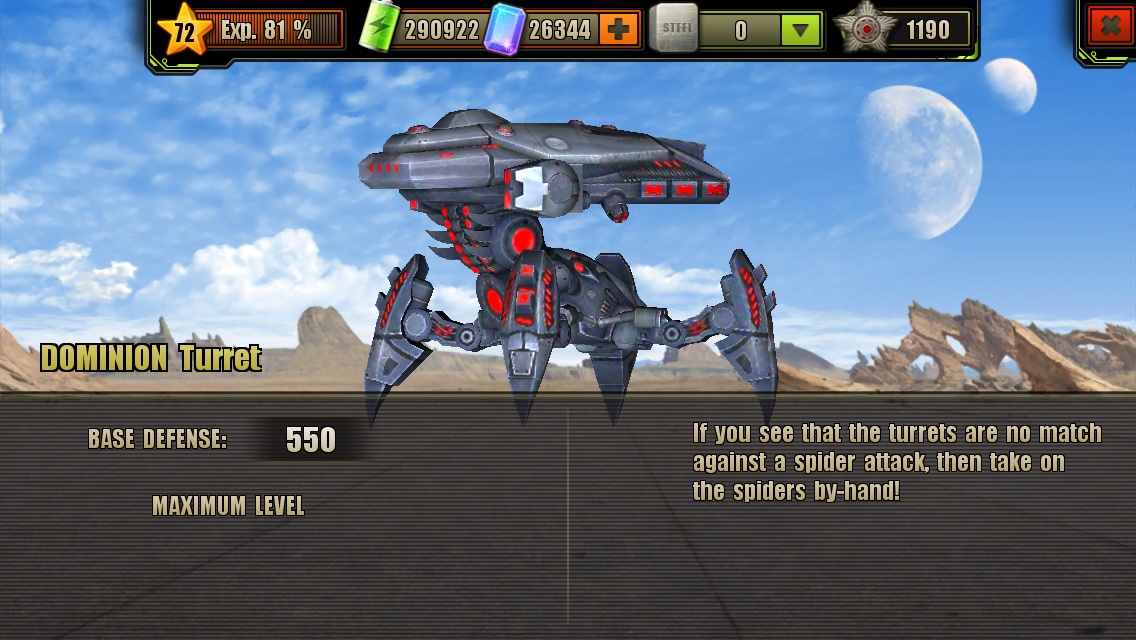1136x640 pixels.
Task: Add more crystals with the orange plus
Action: click(619, 30)
